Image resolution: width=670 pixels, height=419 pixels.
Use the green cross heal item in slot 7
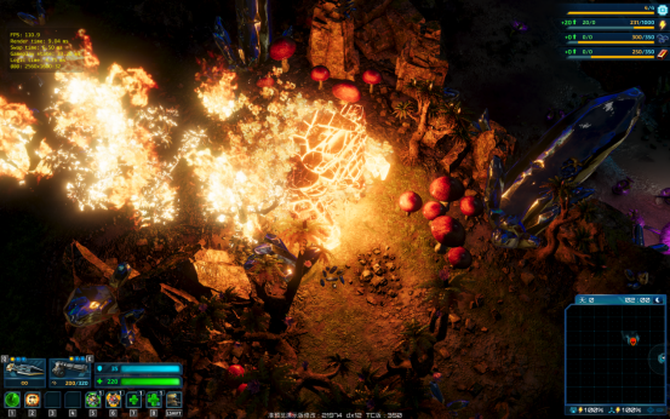pyautogui.click(x=133, y=399)
